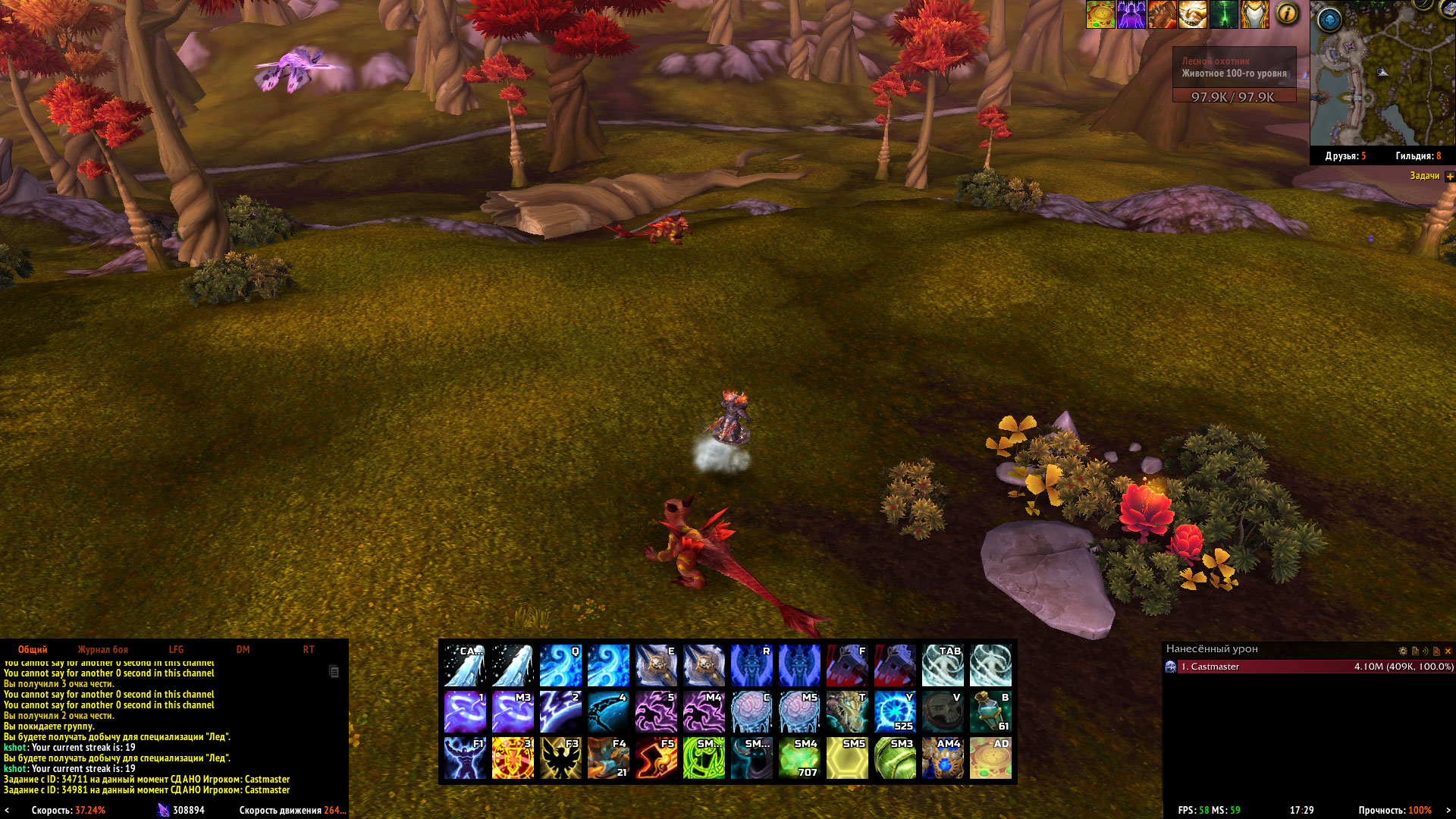Open the damage meter settings gear
Viewport: 1456px width, 819px height.
[1403, 651]
